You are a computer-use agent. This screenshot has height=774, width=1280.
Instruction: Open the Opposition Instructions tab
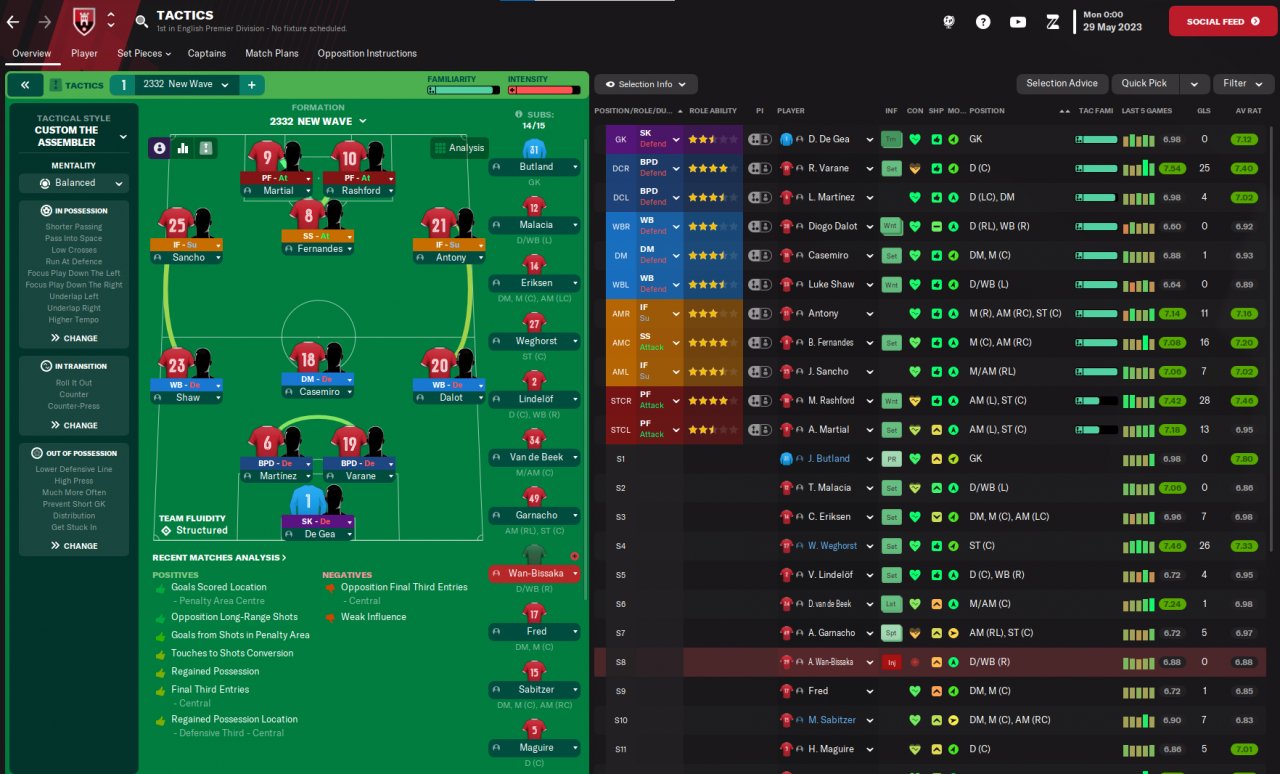tap(367, 53)
